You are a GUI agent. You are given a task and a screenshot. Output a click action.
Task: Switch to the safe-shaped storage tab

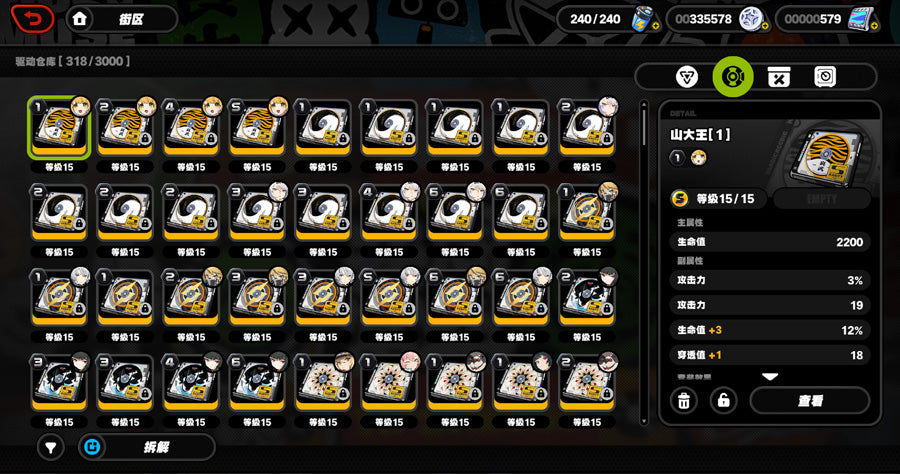824,77
